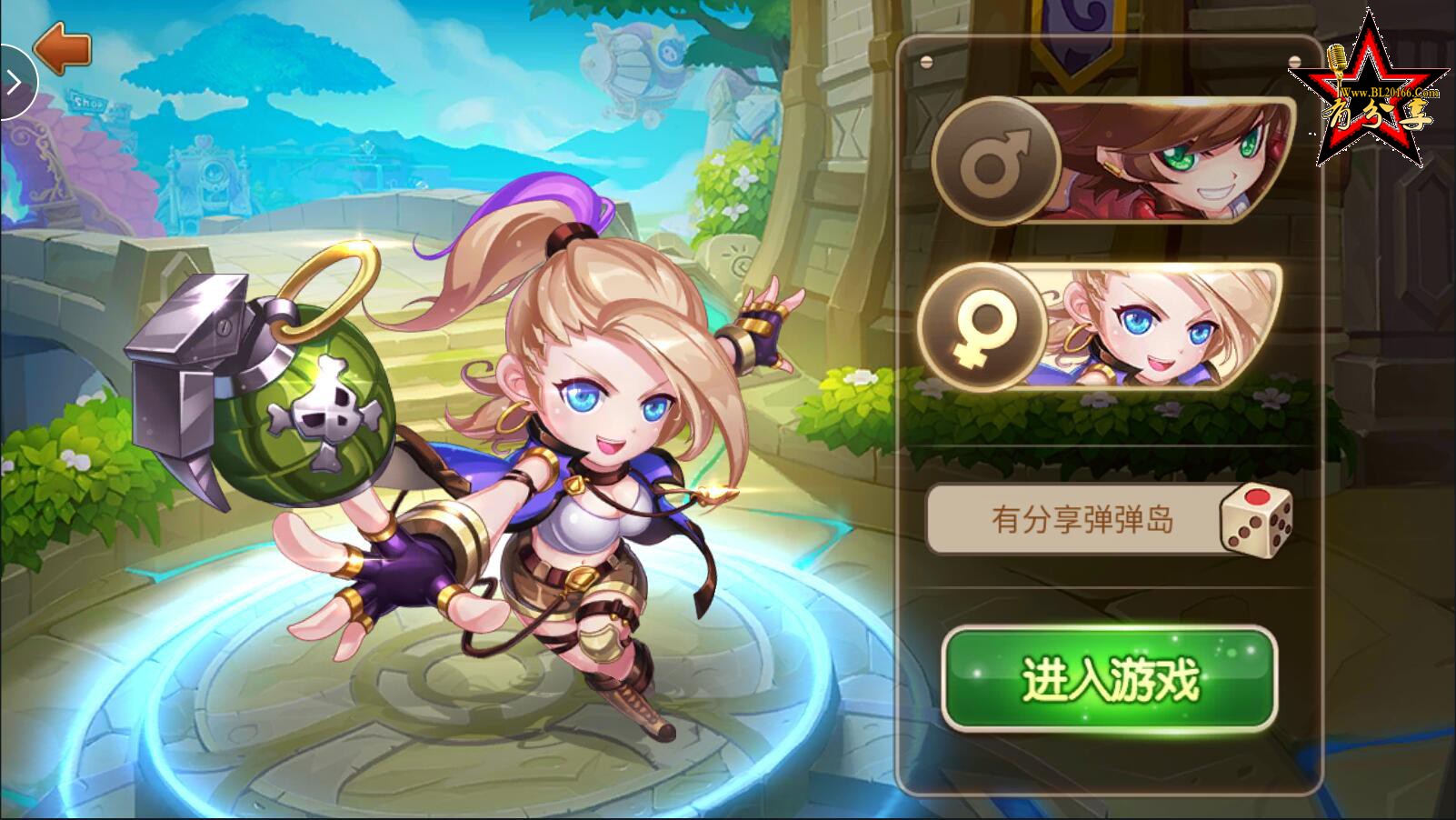Click the name field showing 有分享弹弹岛
The height and width of the screenshot is (820, 1456).
1072,518
